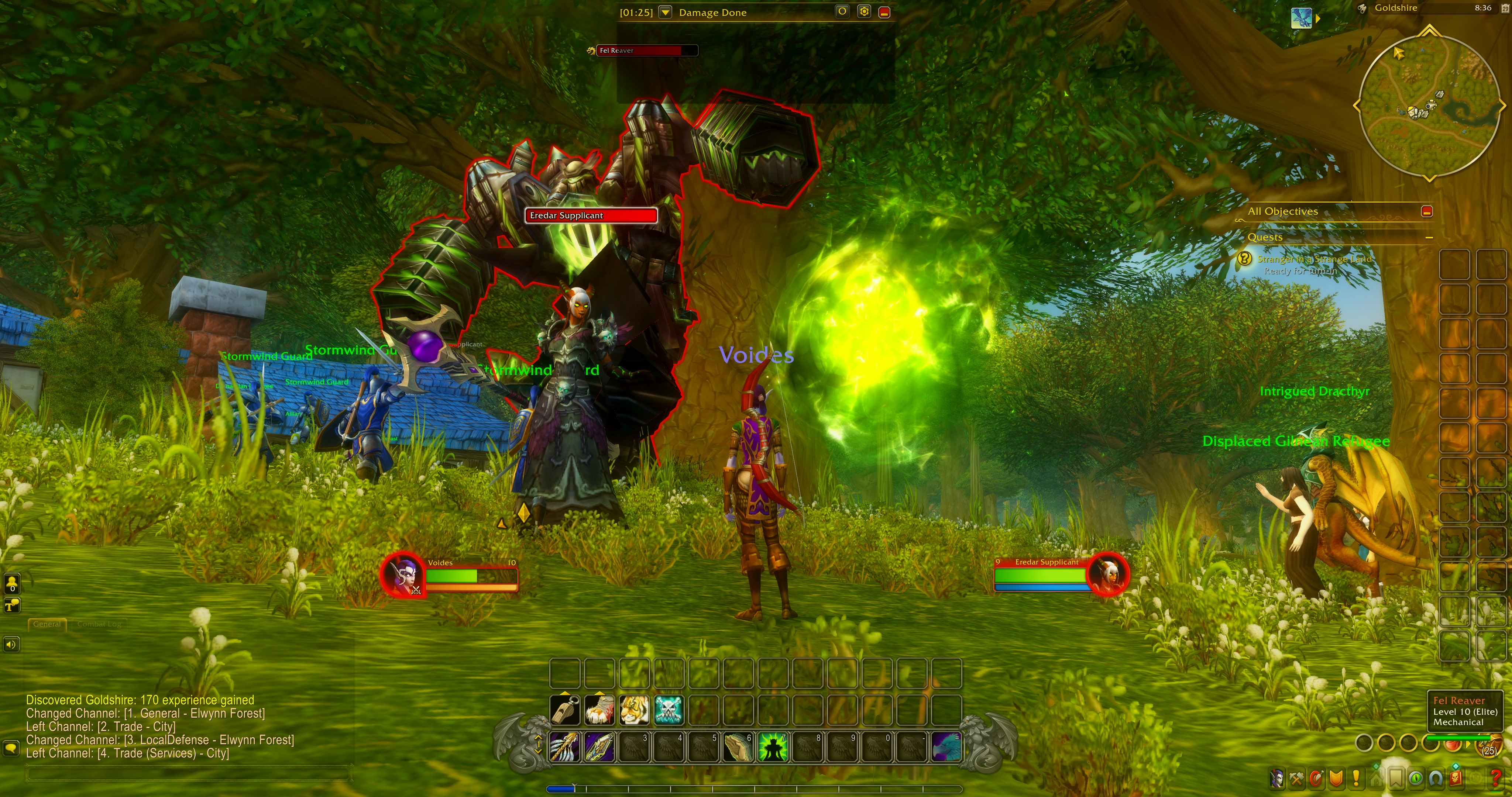The image size is (1512, 797).
Task: Minimize the damage meter with the red button
Action: coord(884,12)
